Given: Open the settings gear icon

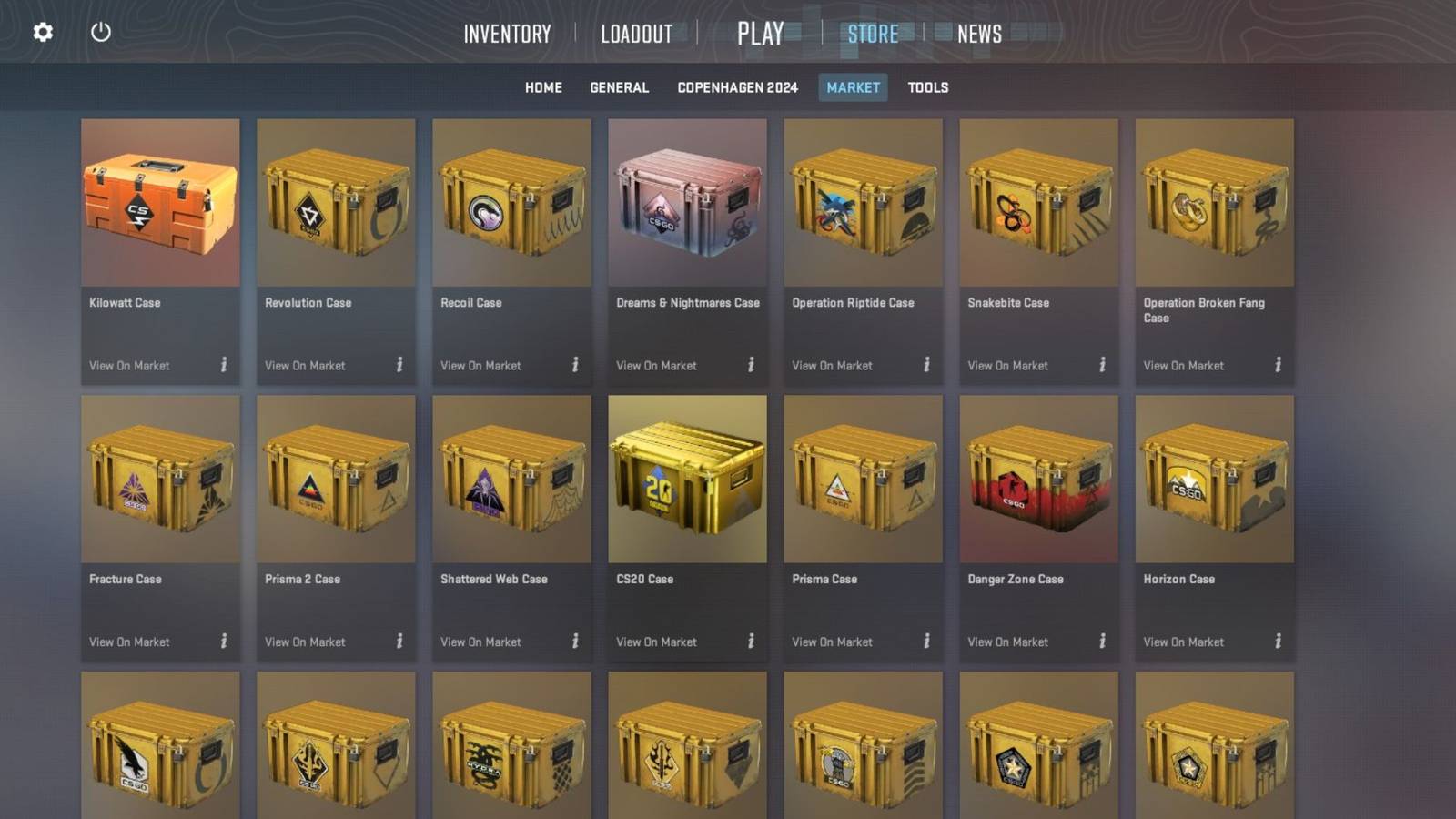Looking at the screenshot, I should tap(41, 31).
